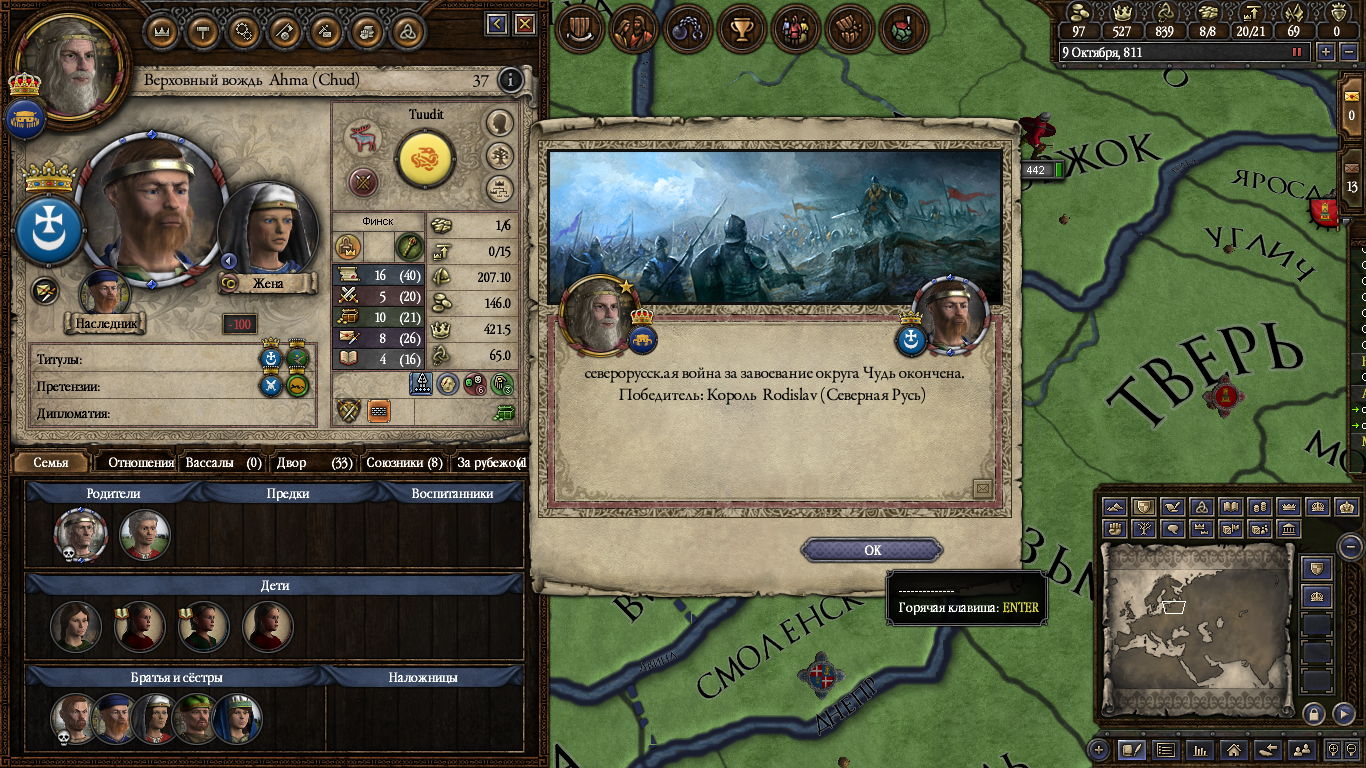
Task: Increase game speed with the plus button
Action: (x=1326, y=52)
